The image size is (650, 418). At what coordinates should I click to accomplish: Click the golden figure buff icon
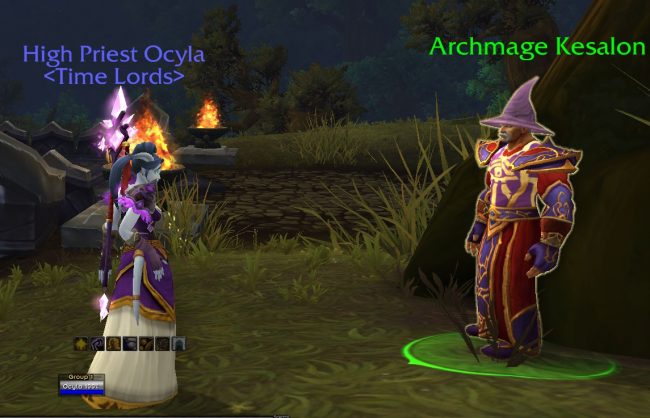(x=114, y=344)
